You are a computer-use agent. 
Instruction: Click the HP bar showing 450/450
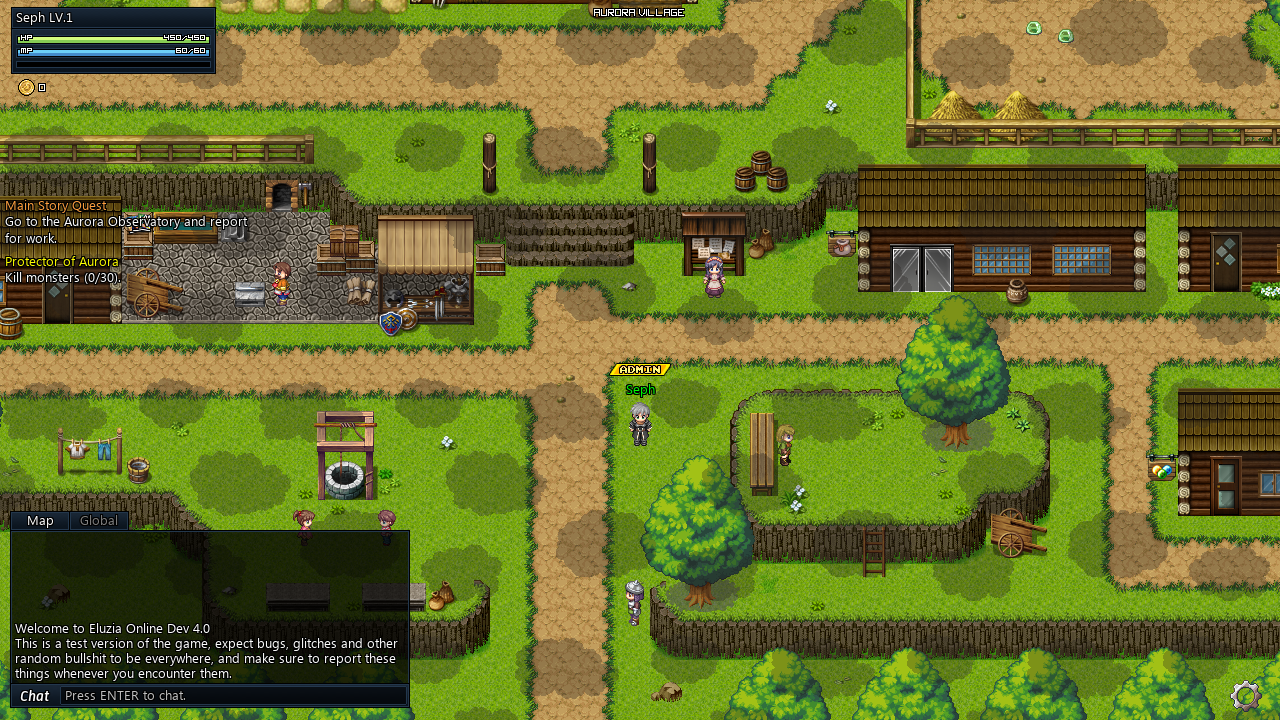pyautogui.click(x=110, y=37)
